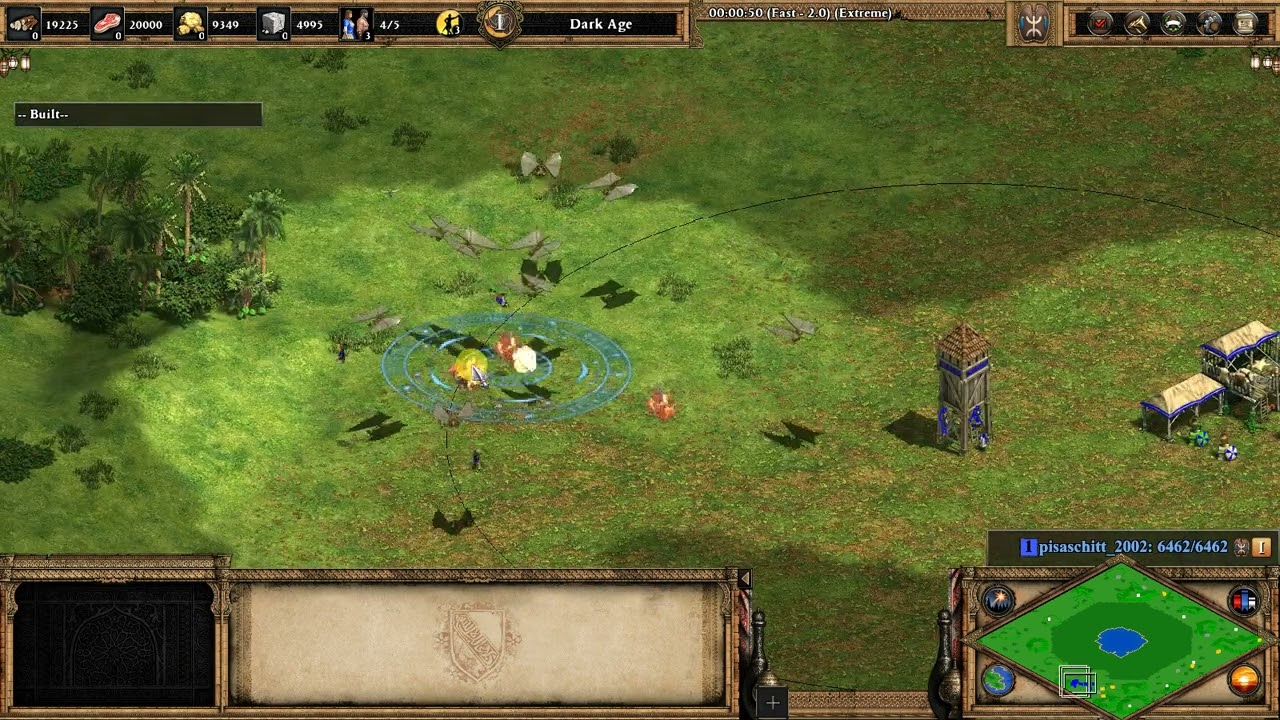Open the tech tree gear button
The width and height of the screenshot is (1280, 720).
tap(1209, 23)
